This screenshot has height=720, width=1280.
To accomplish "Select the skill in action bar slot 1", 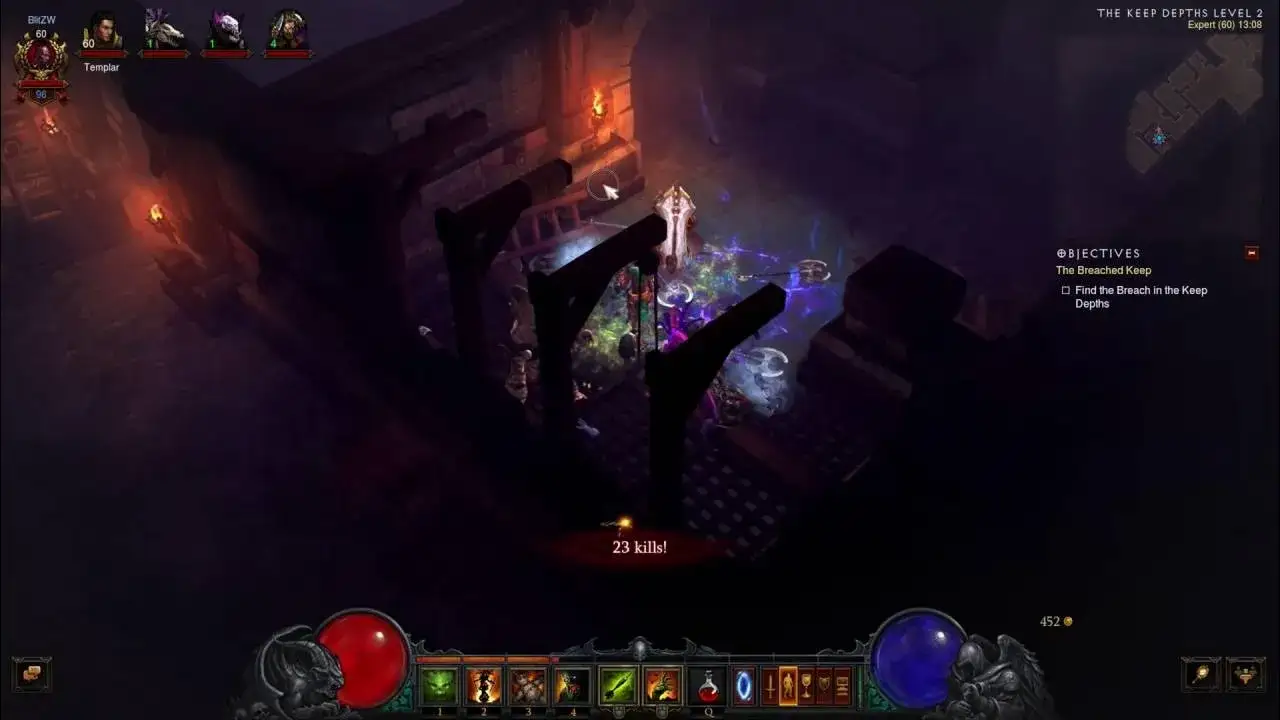I will tap(438, 685).
